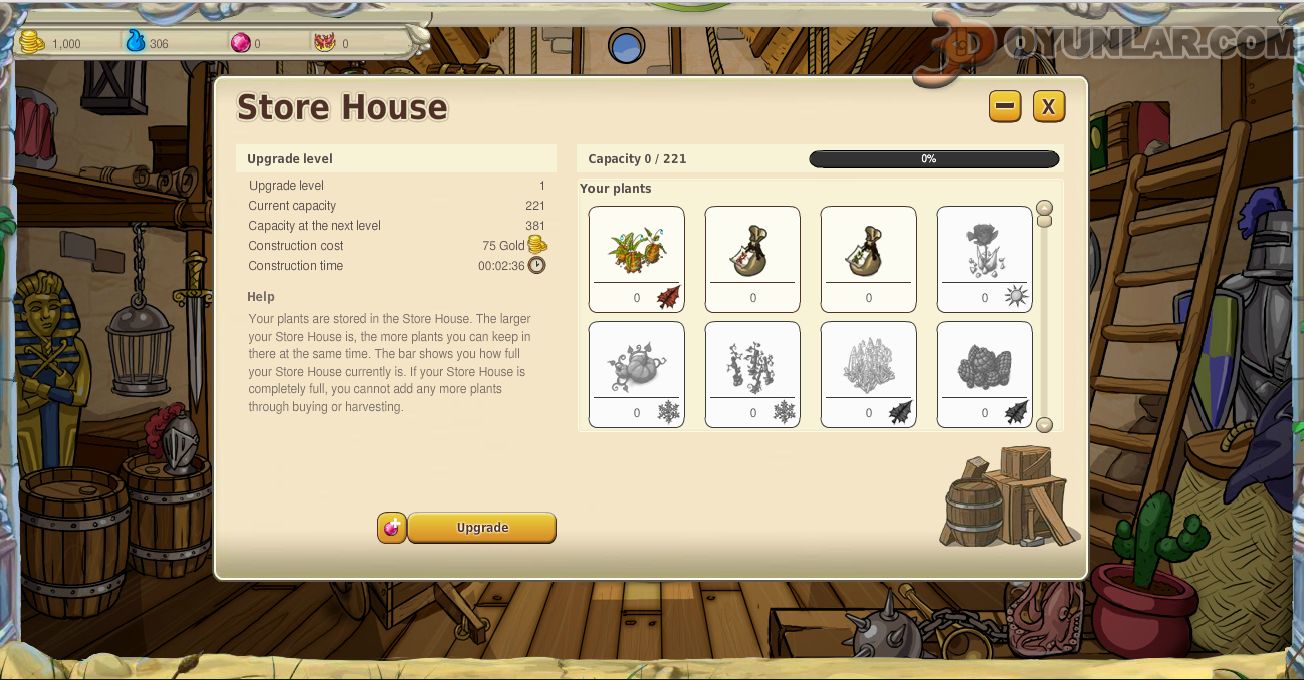Select the orange pumpkin plant slot

click(637, 259)
